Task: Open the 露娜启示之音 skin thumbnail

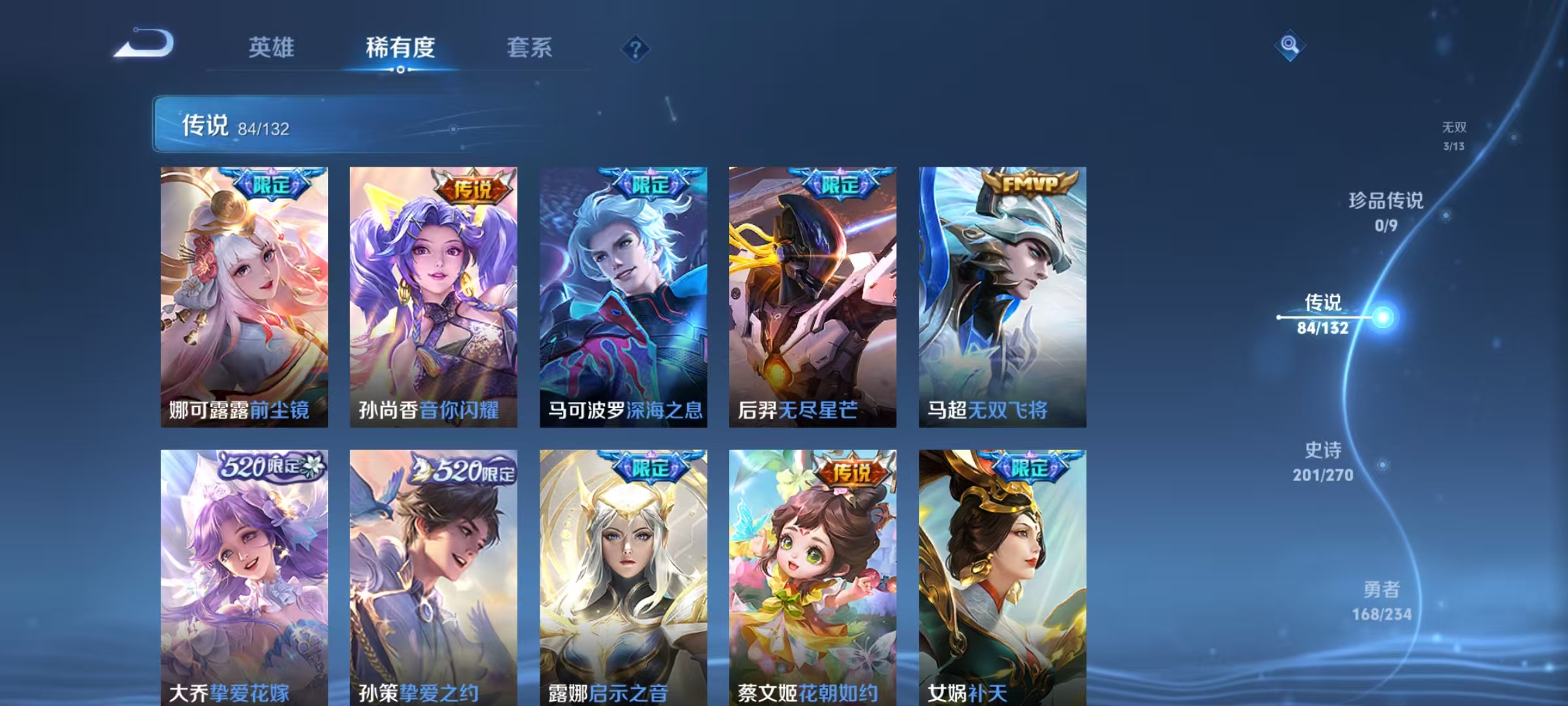Action: pyautogui.click(x=622, y=569)
